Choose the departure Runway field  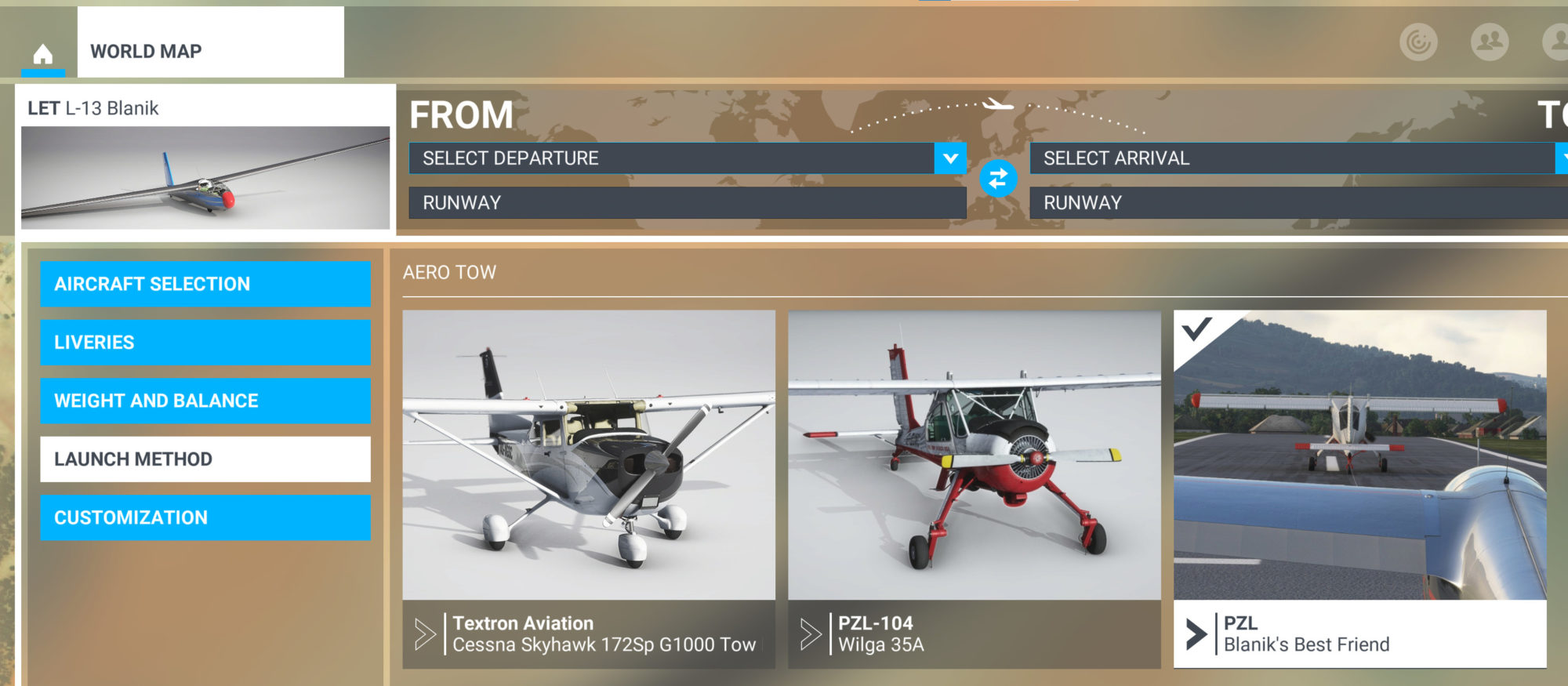(x=687, y=203)
